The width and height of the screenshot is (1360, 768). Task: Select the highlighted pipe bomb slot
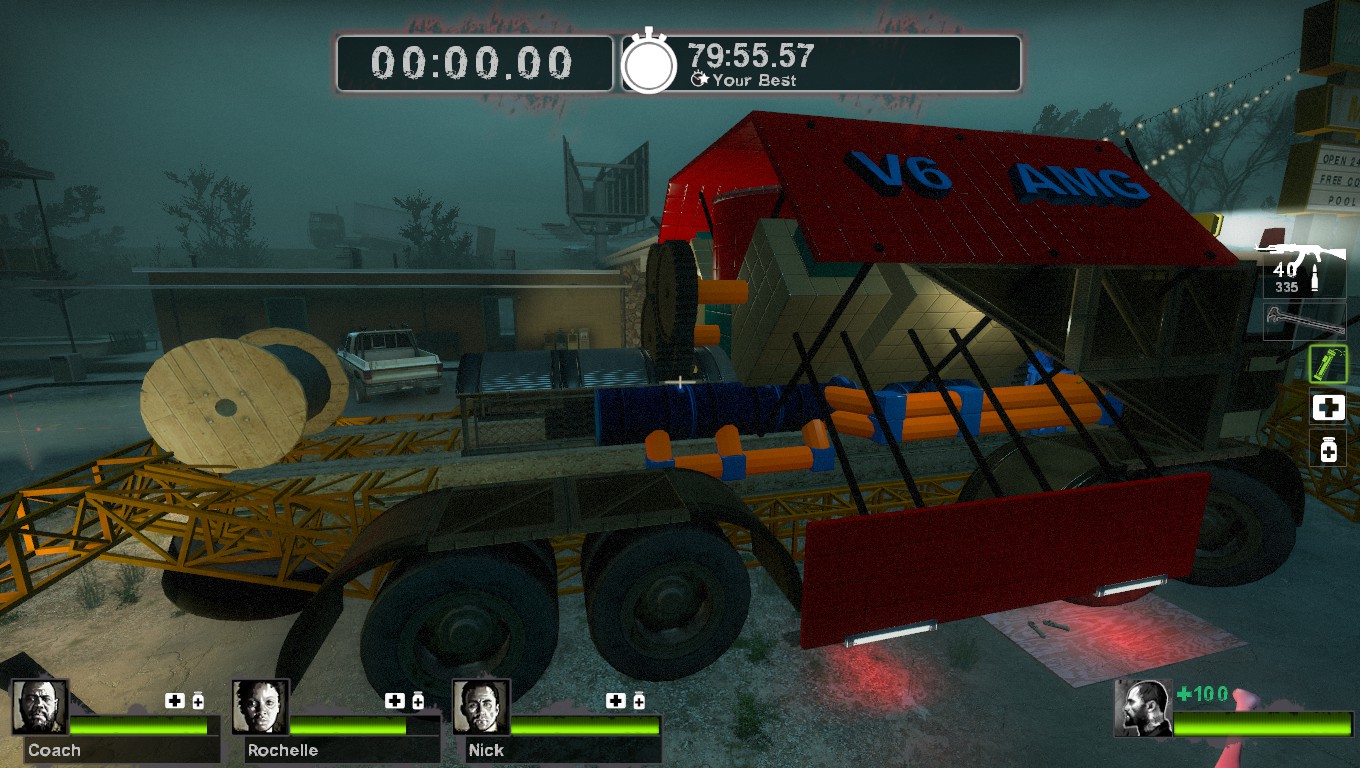coord(1328,364)
